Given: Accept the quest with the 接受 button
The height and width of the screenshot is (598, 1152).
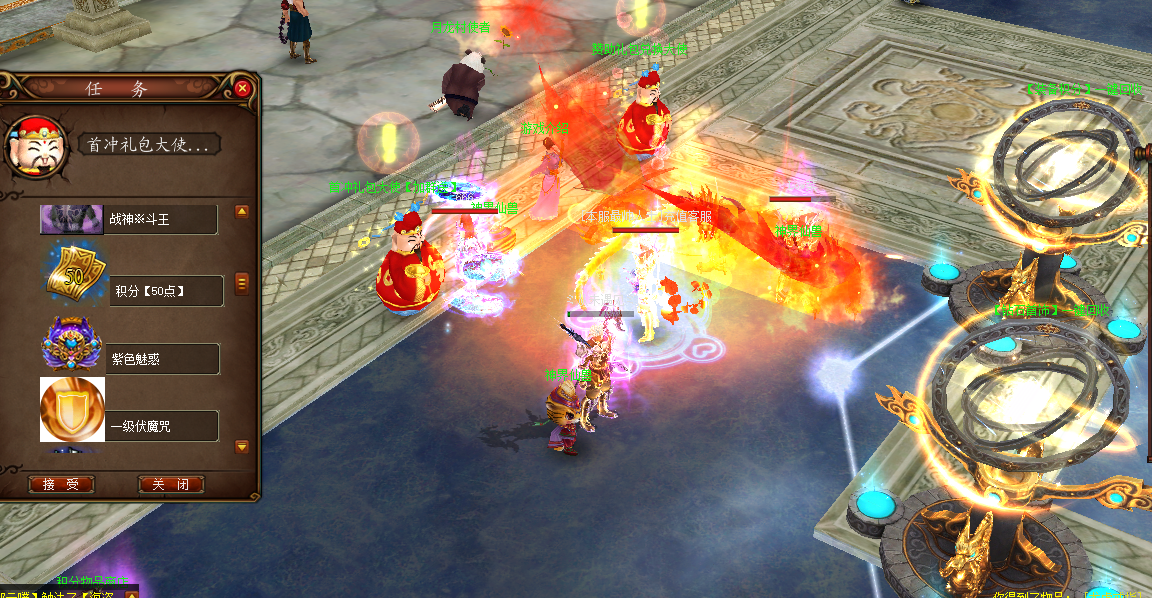Looking at the screenshot, I should coord(62,484).
